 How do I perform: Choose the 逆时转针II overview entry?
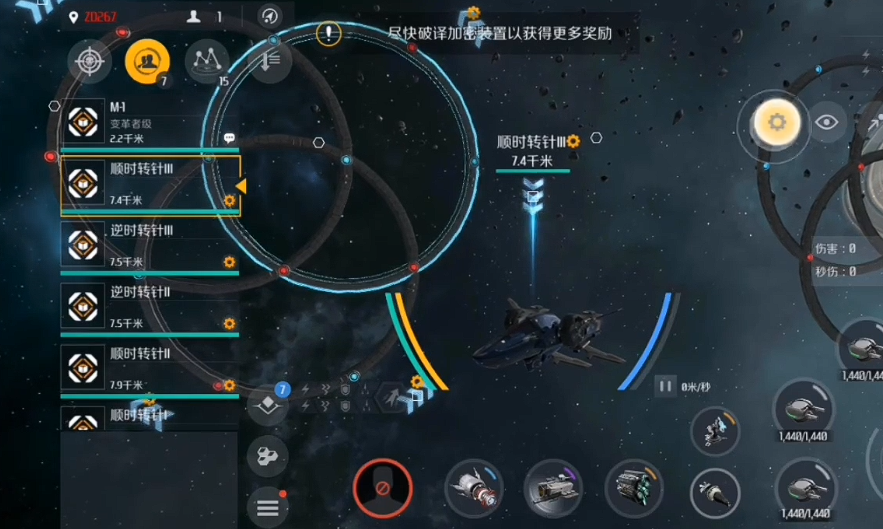pyautogui.click(x=148, y=306)
